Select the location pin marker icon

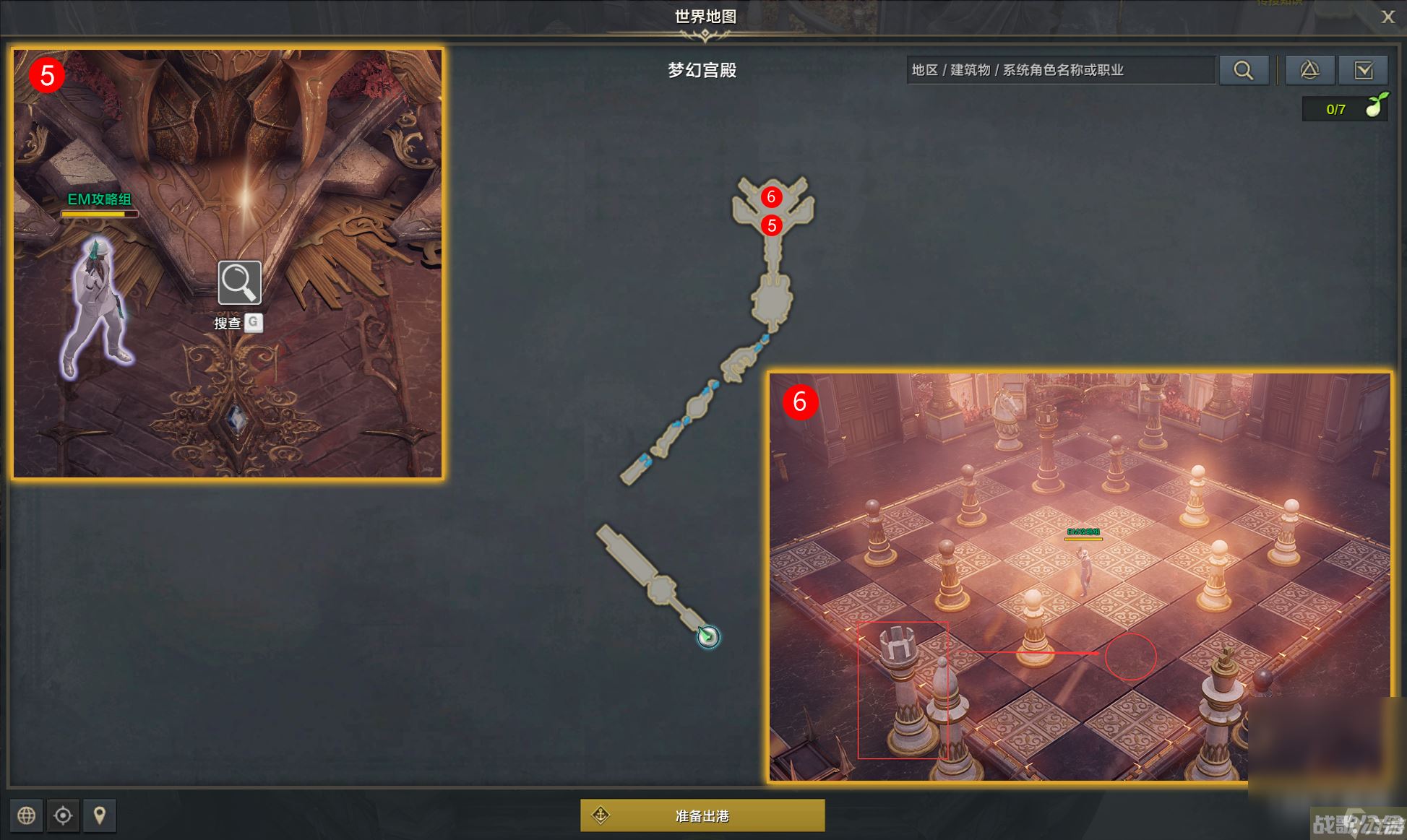(x=100, y=815)
